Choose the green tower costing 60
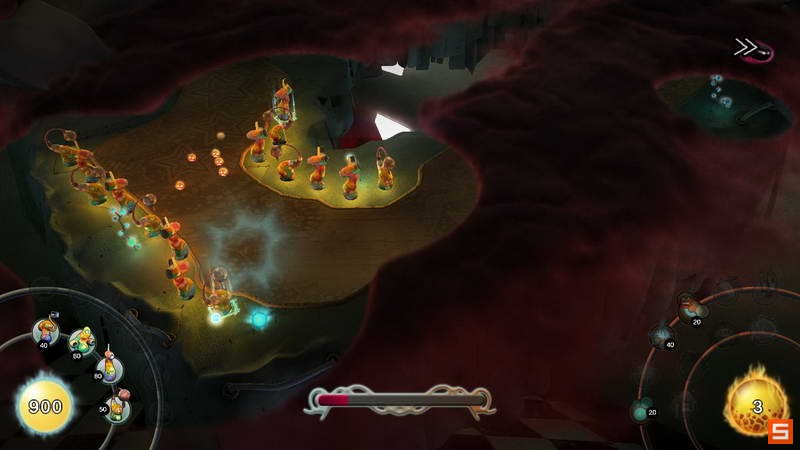 [81, 342]
